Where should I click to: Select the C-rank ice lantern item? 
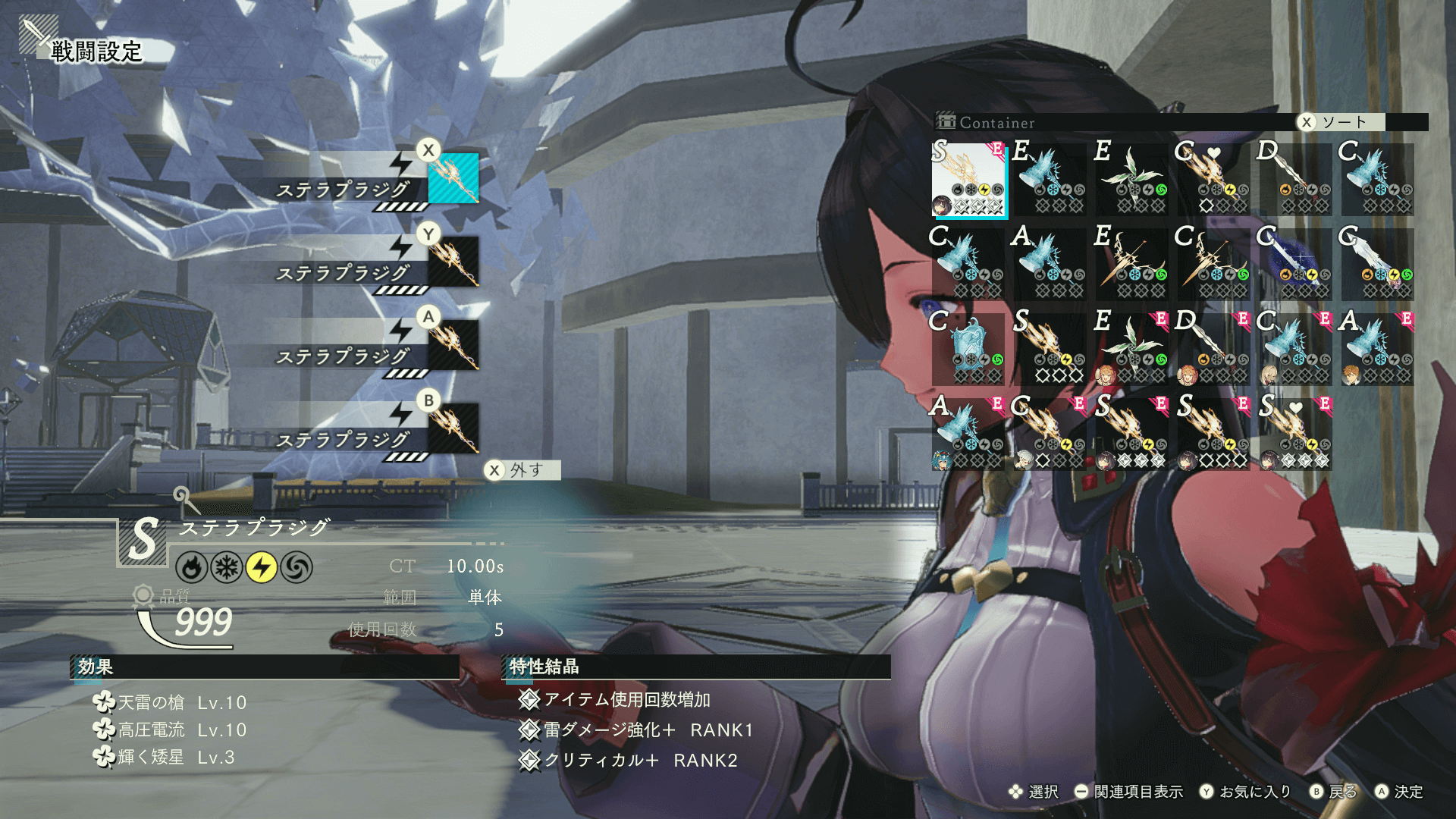[x=969, y=349]
